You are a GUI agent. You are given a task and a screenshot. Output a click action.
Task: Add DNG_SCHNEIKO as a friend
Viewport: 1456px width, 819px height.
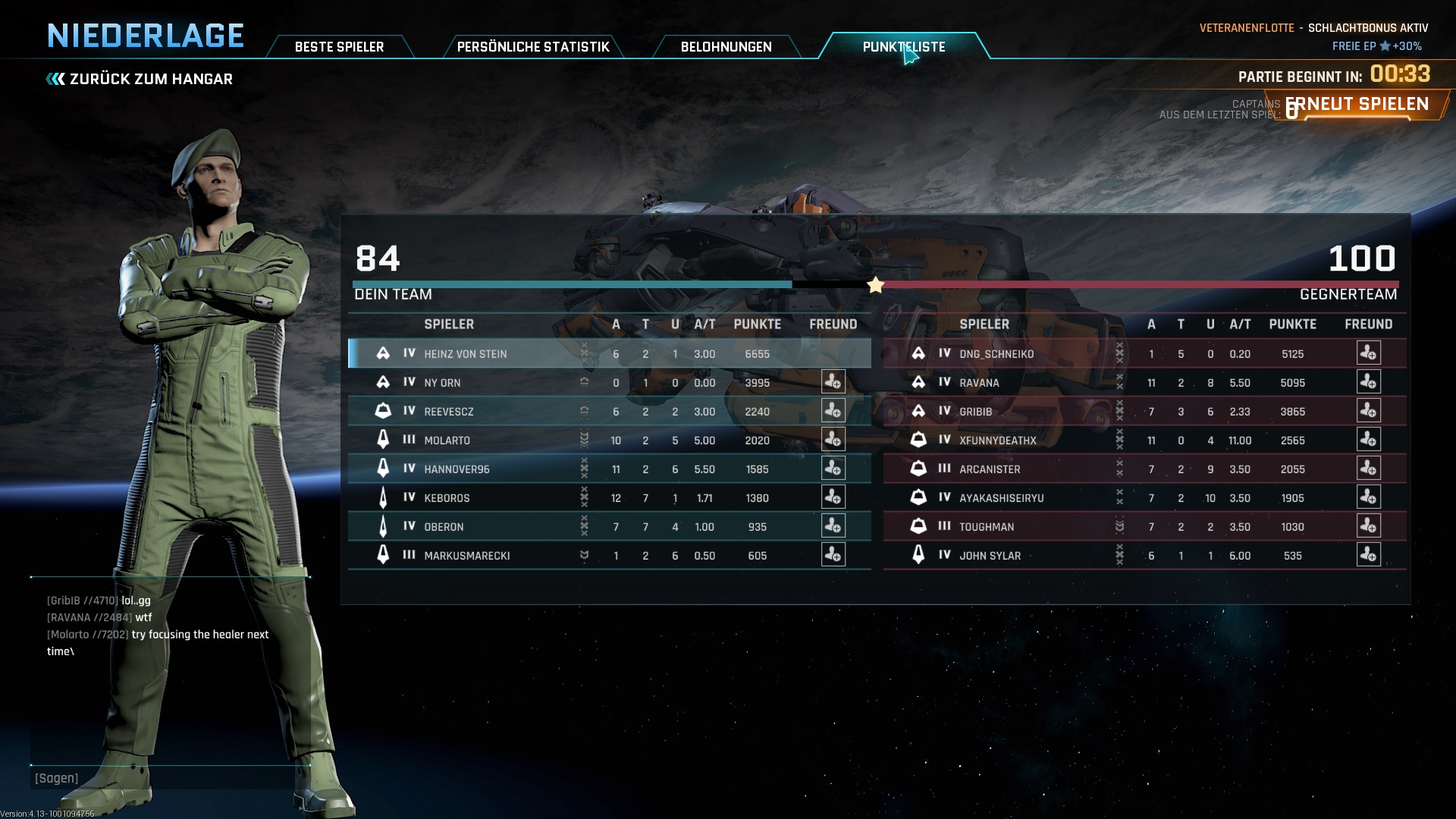(1368, 353)
